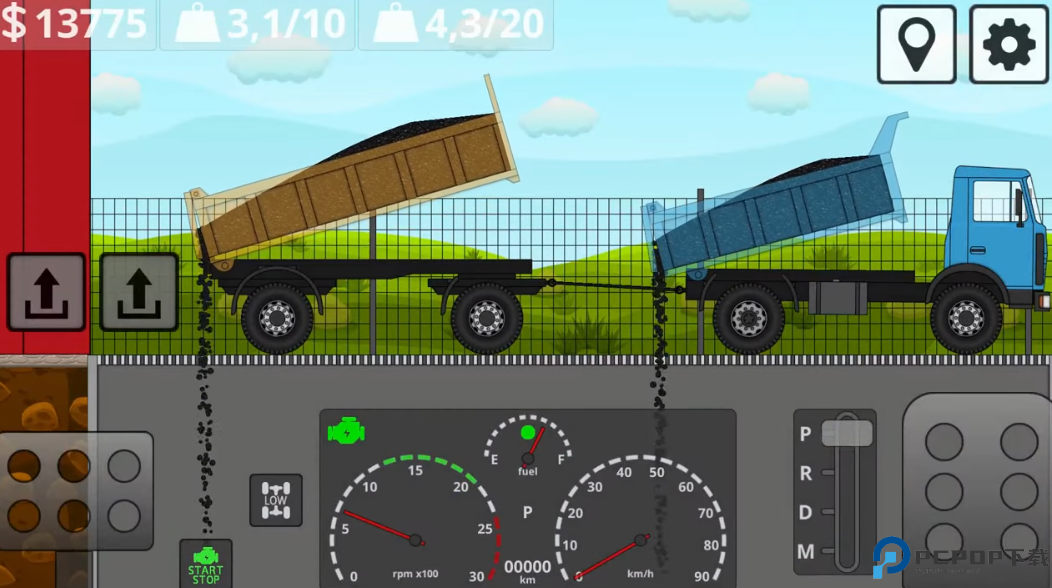This screenshot has width=1052, height=588.
Task: Set the gear selector to M
Action: tap(806, 551)
